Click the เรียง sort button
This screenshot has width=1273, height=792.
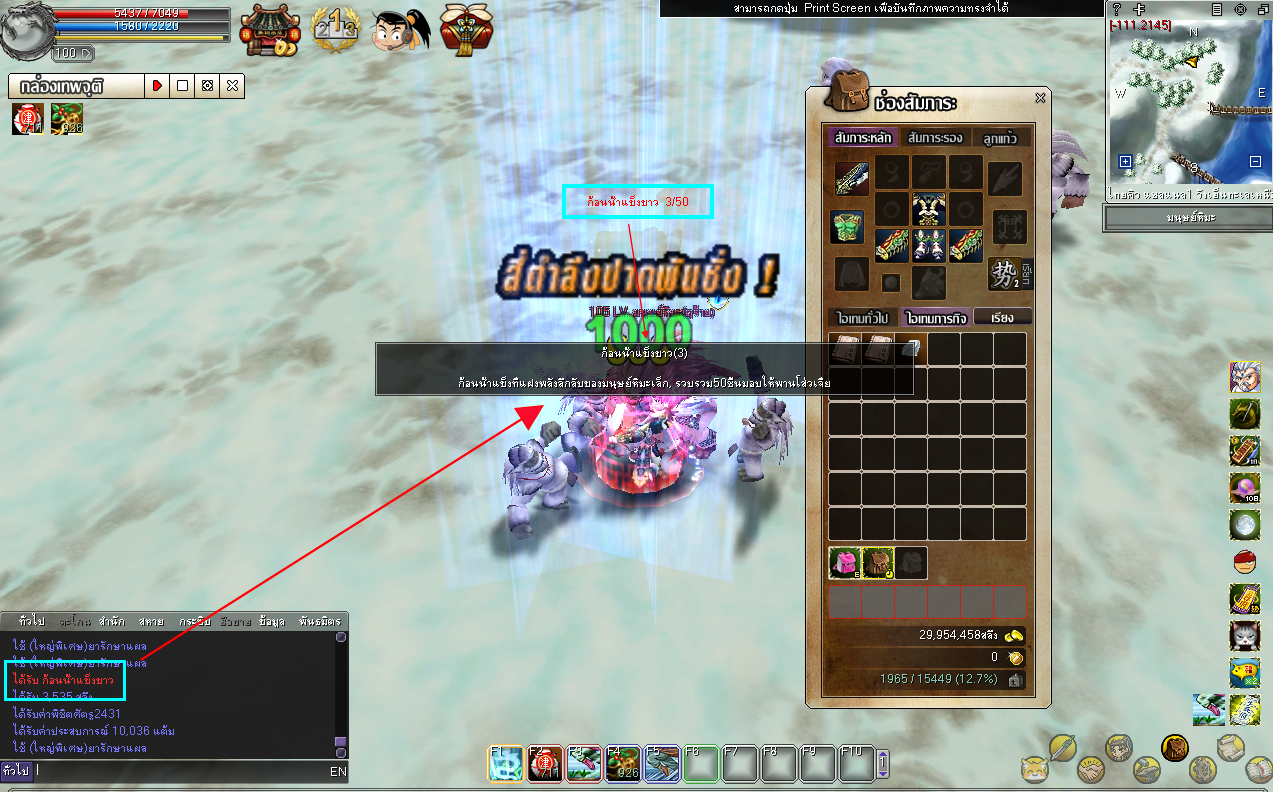pos(1001,317)
